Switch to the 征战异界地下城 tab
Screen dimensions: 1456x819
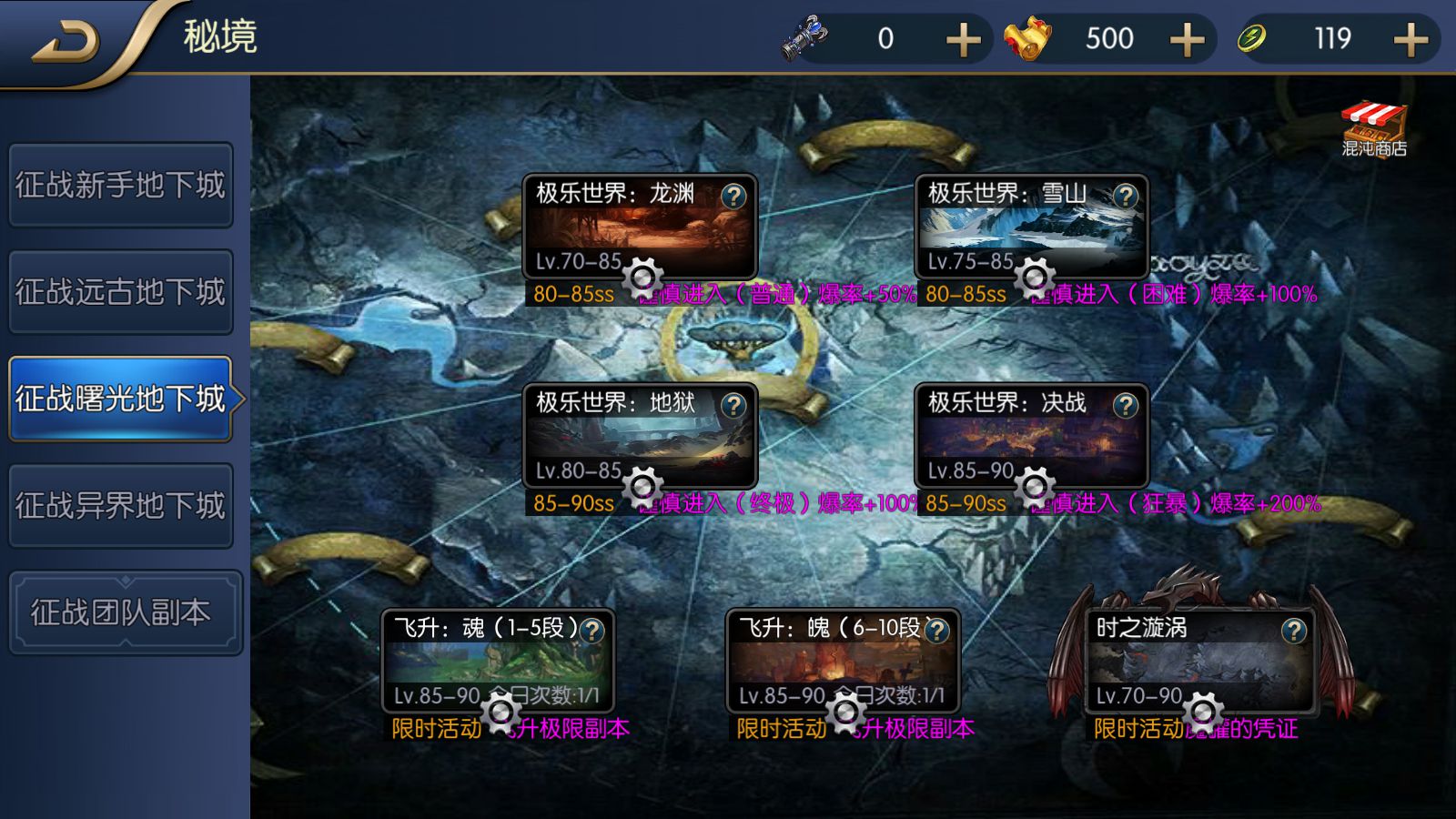click(121, 506)
